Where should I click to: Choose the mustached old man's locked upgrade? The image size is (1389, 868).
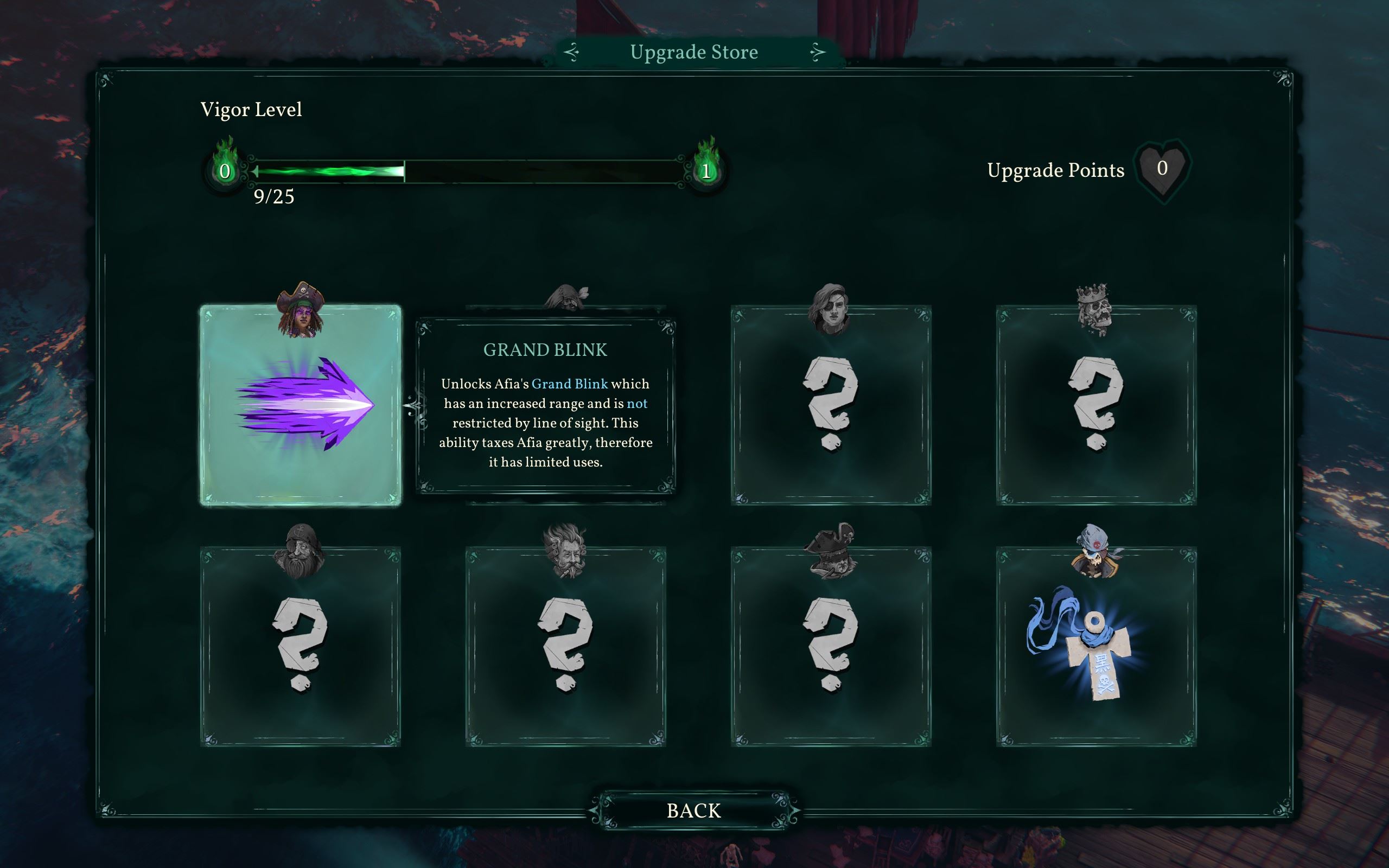tap(565, 647)
